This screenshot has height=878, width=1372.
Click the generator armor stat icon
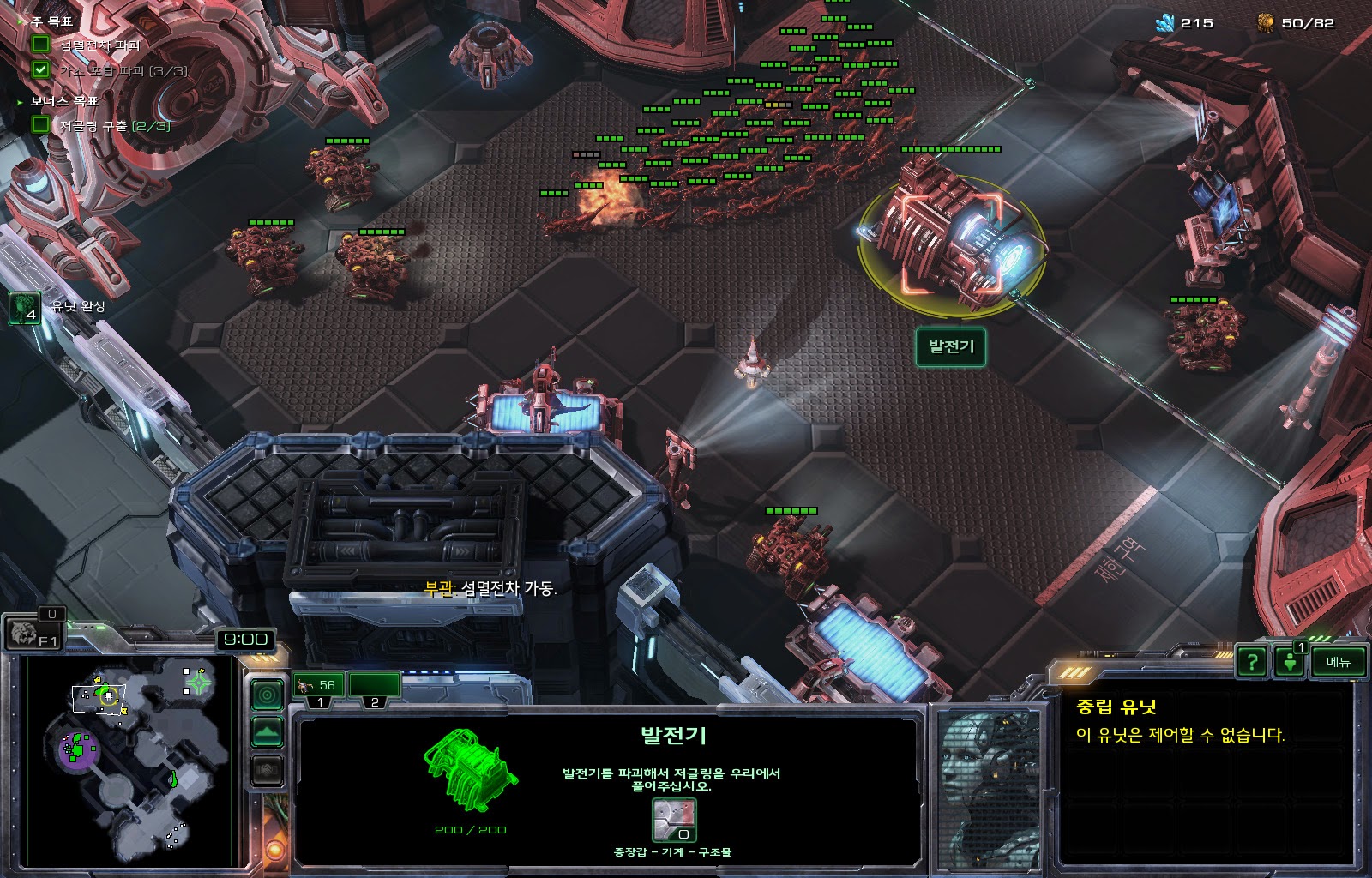coord(674,821)
